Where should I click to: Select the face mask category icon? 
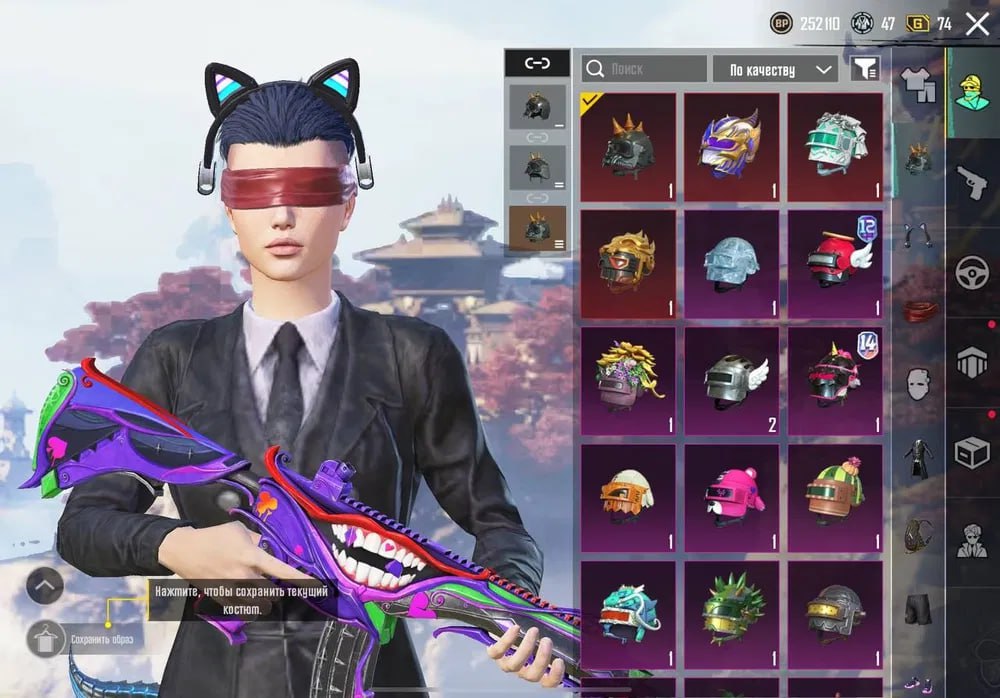tap(918, 383)
